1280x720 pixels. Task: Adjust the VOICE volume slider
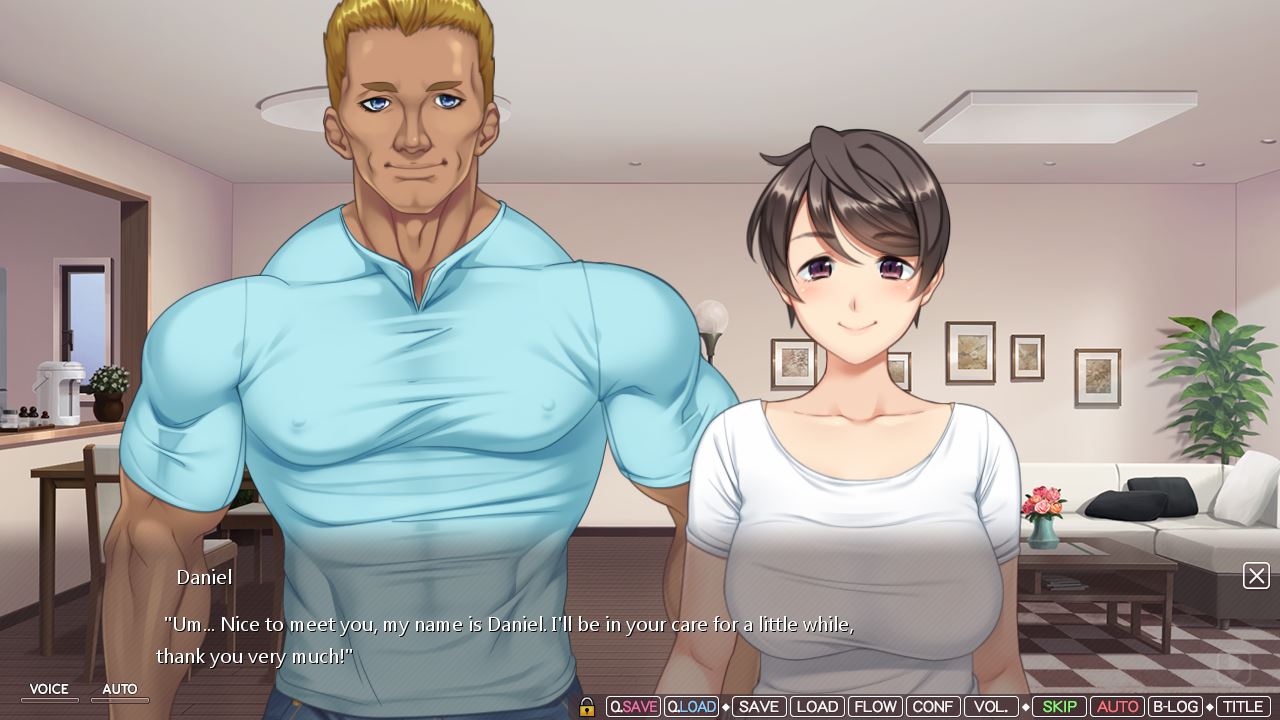49,700
